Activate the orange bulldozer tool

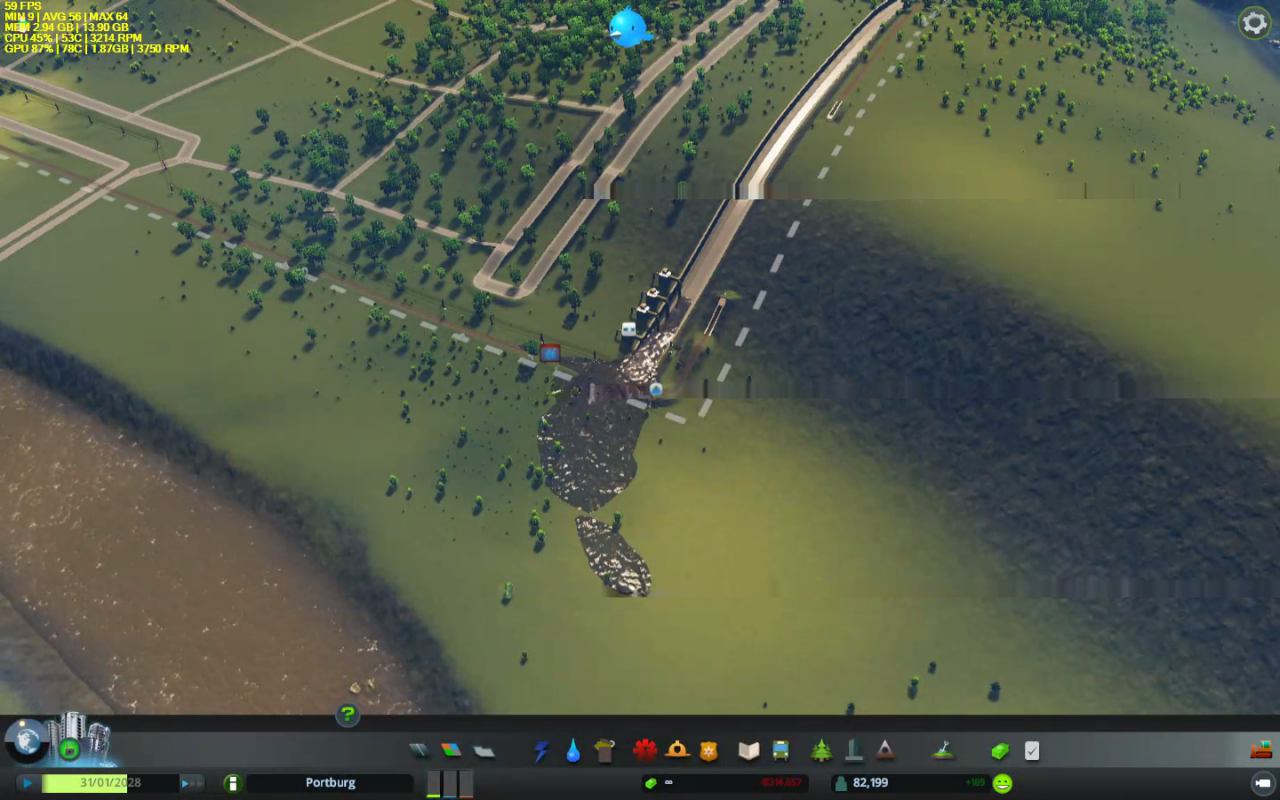pyautogui.click(x=1260, y=750)
